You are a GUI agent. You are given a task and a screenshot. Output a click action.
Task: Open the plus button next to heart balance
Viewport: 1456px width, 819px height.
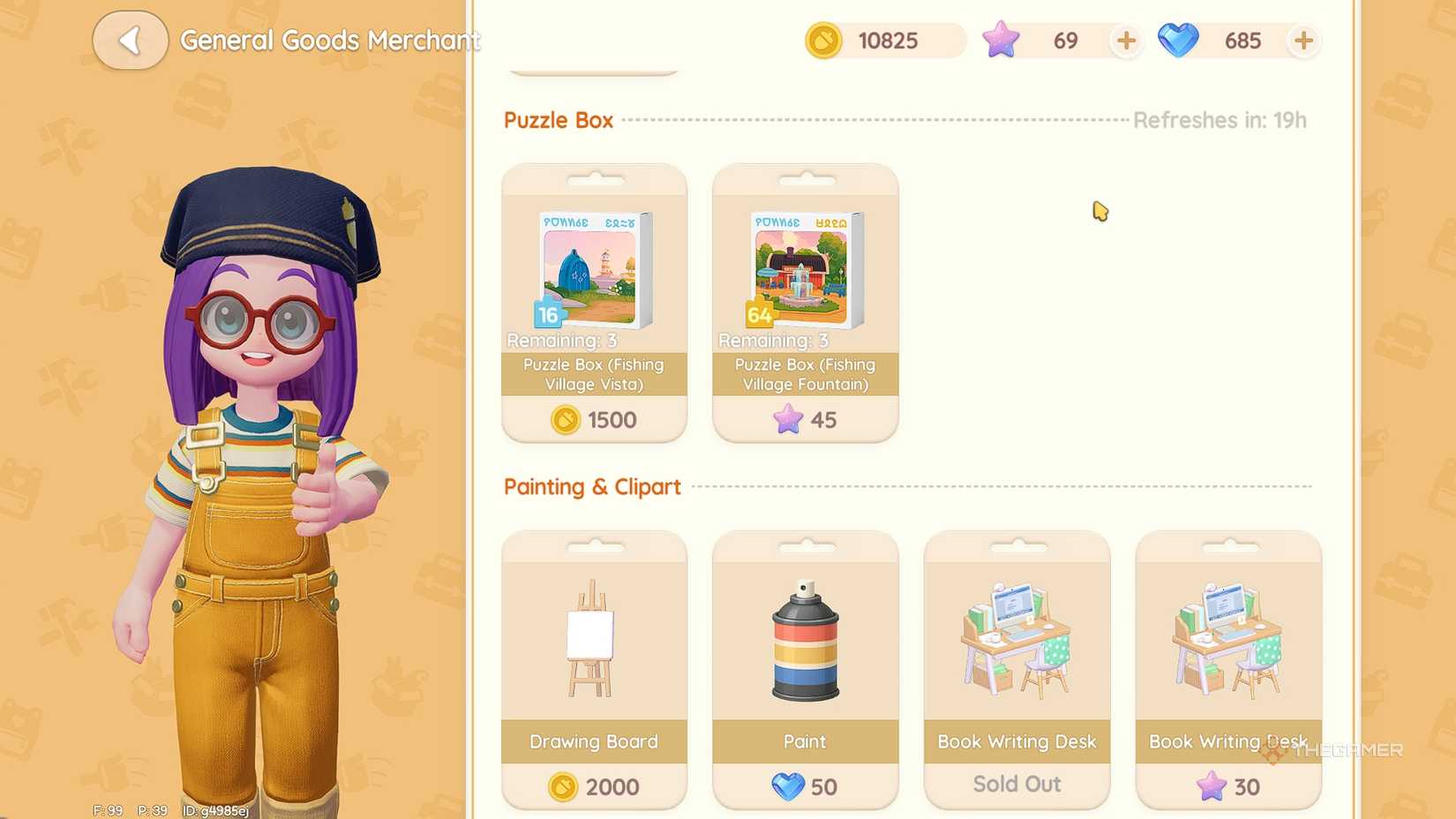pos(1304,41)
